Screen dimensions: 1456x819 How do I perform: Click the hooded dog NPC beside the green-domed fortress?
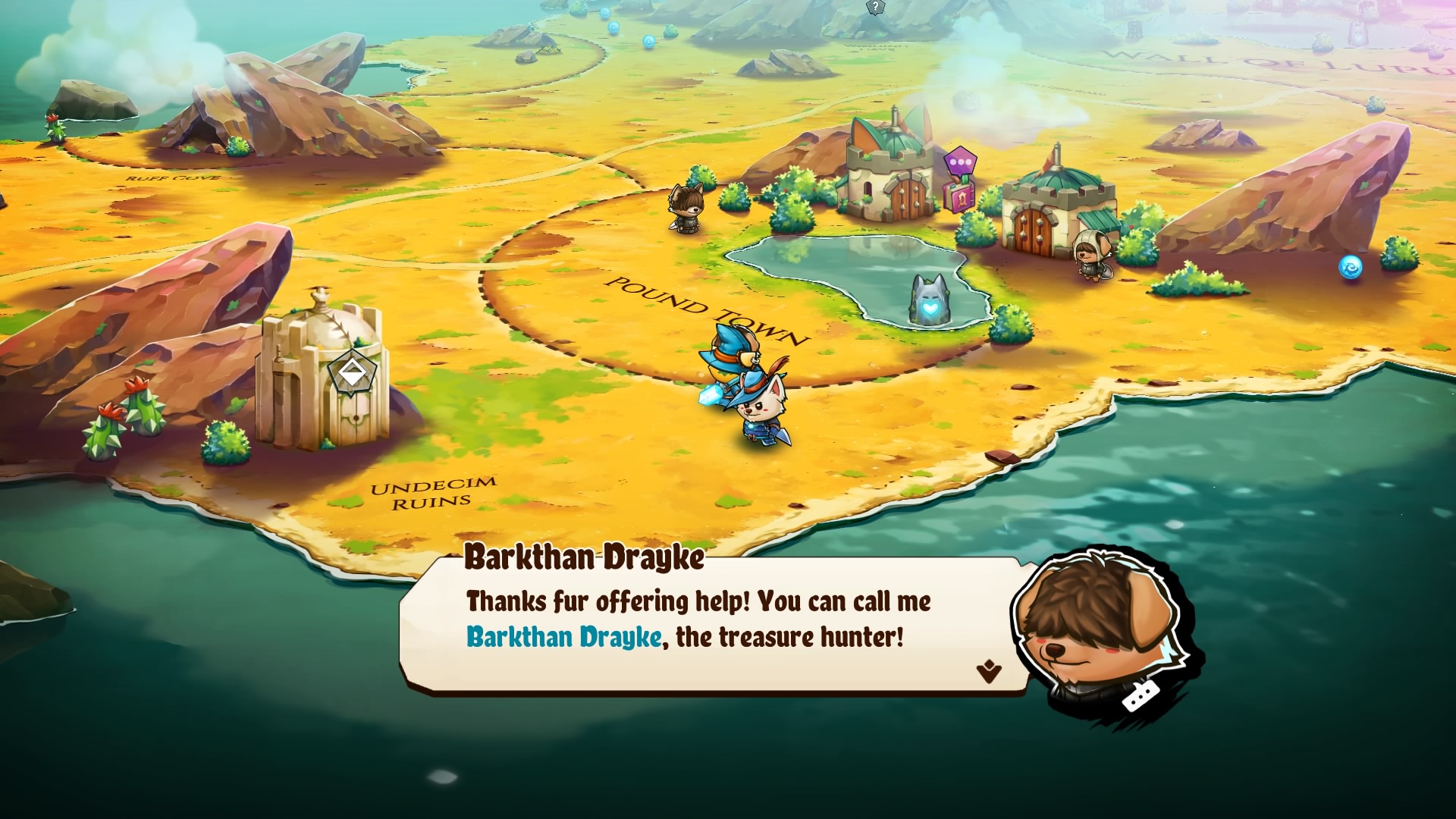pos(1092,258)
